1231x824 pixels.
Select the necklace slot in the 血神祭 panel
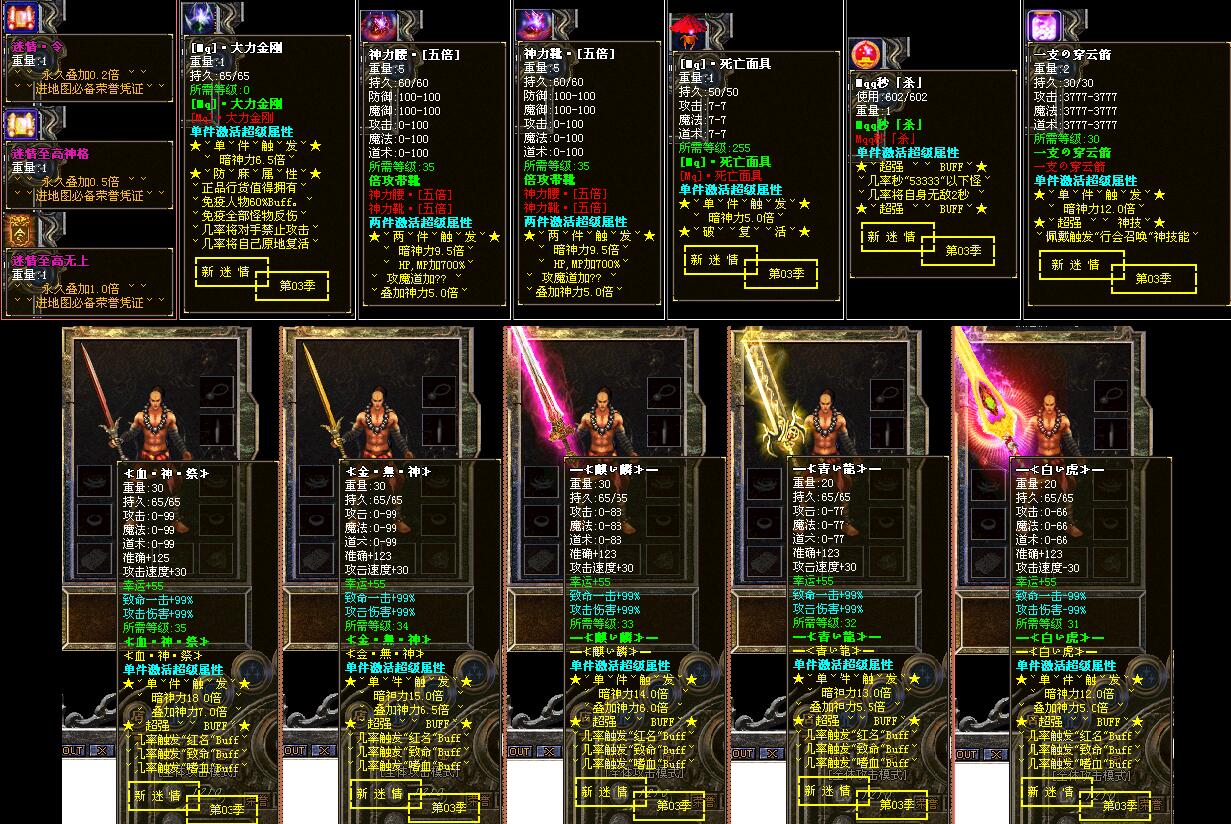pos(217,390)
